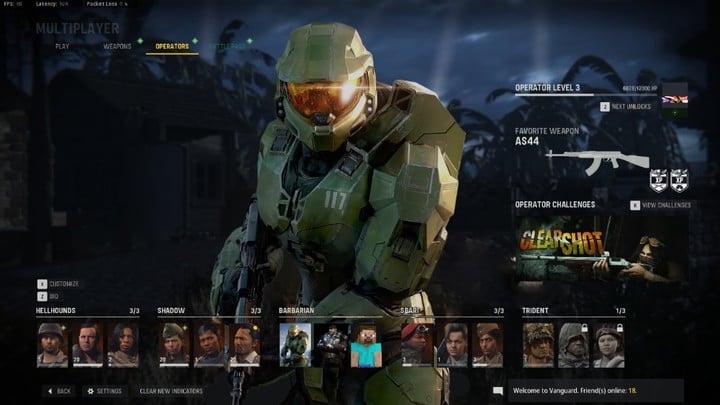This screenshot has width=720, height=405.
Task: Open the Clear Shot operator challenge banner
Action: pyautogui.click(x=600, y=250)
